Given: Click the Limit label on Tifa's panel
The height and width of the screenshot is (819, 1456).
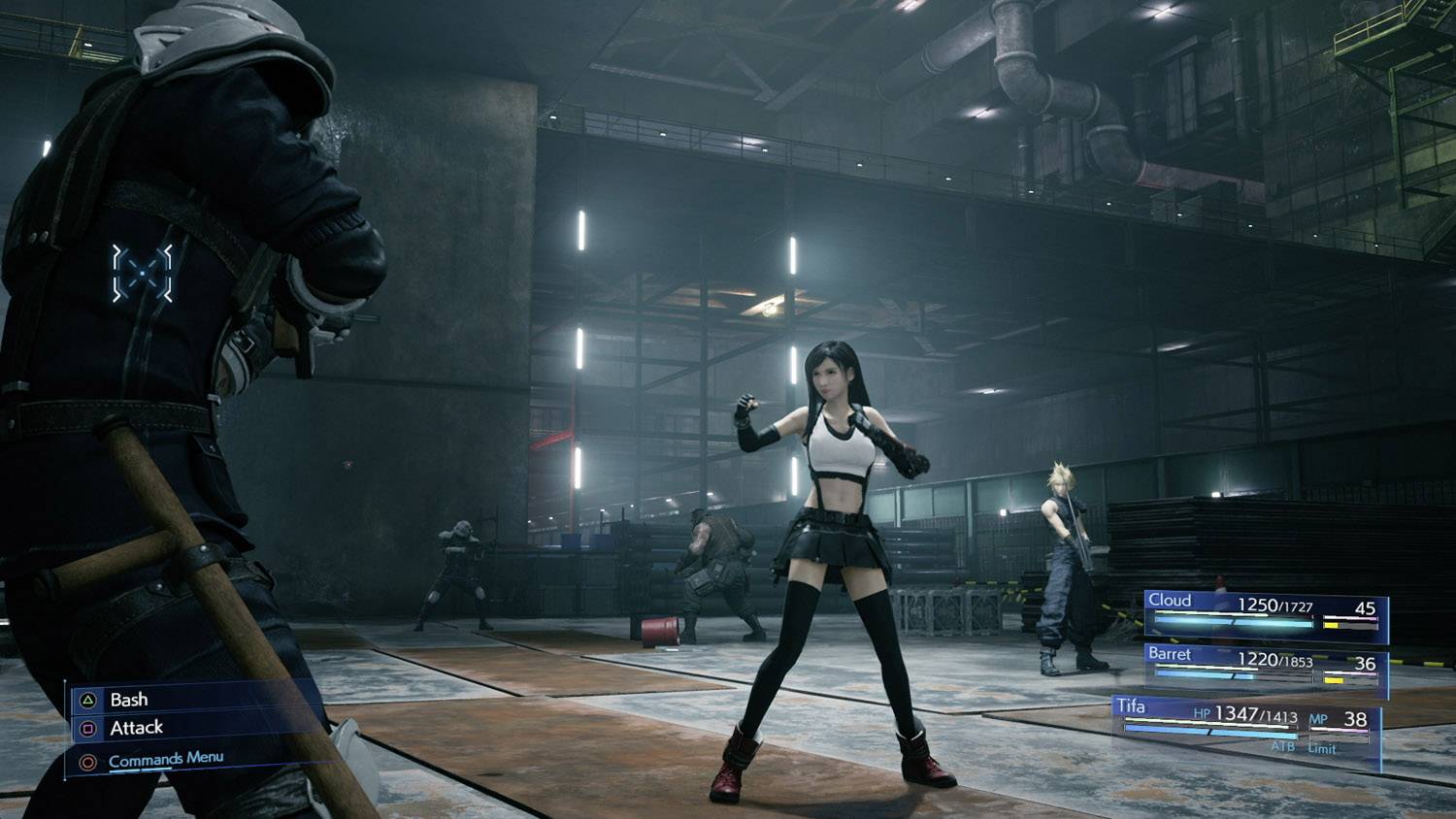Looking at the screenshot, I should (x=1321, y=749).
